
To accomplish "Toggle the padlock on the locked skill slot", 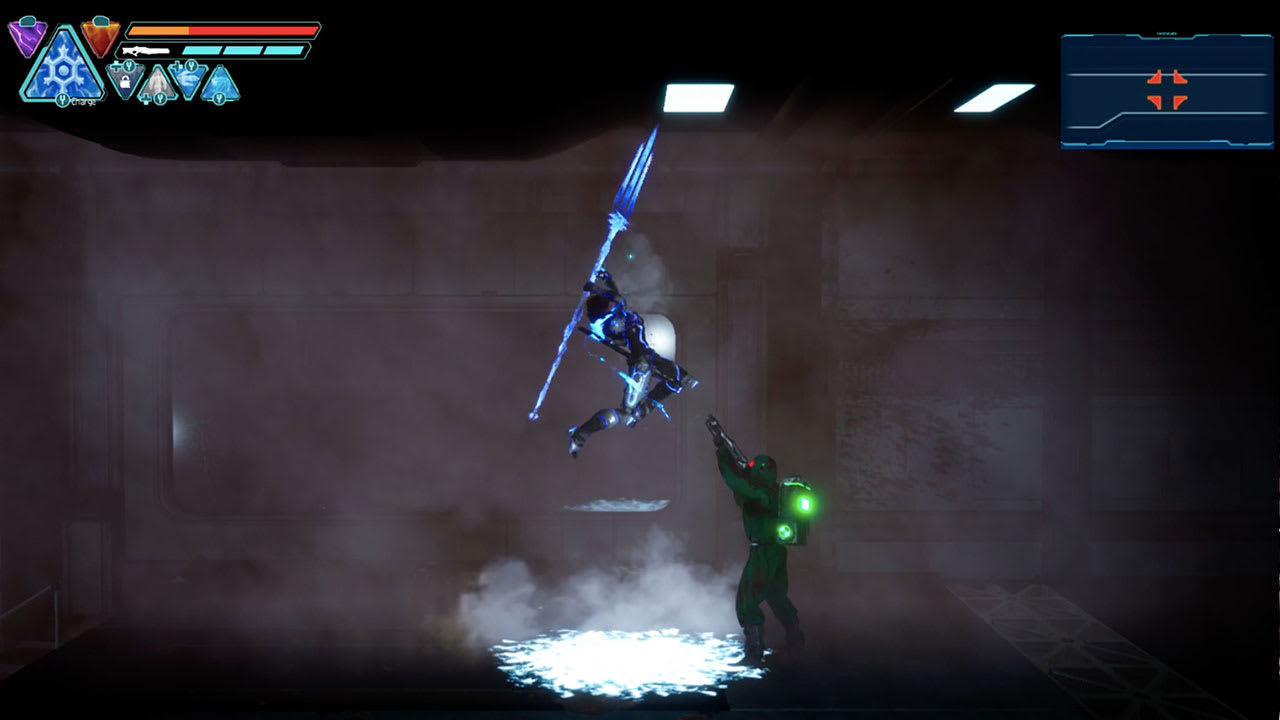I will (x=125, y=82).
